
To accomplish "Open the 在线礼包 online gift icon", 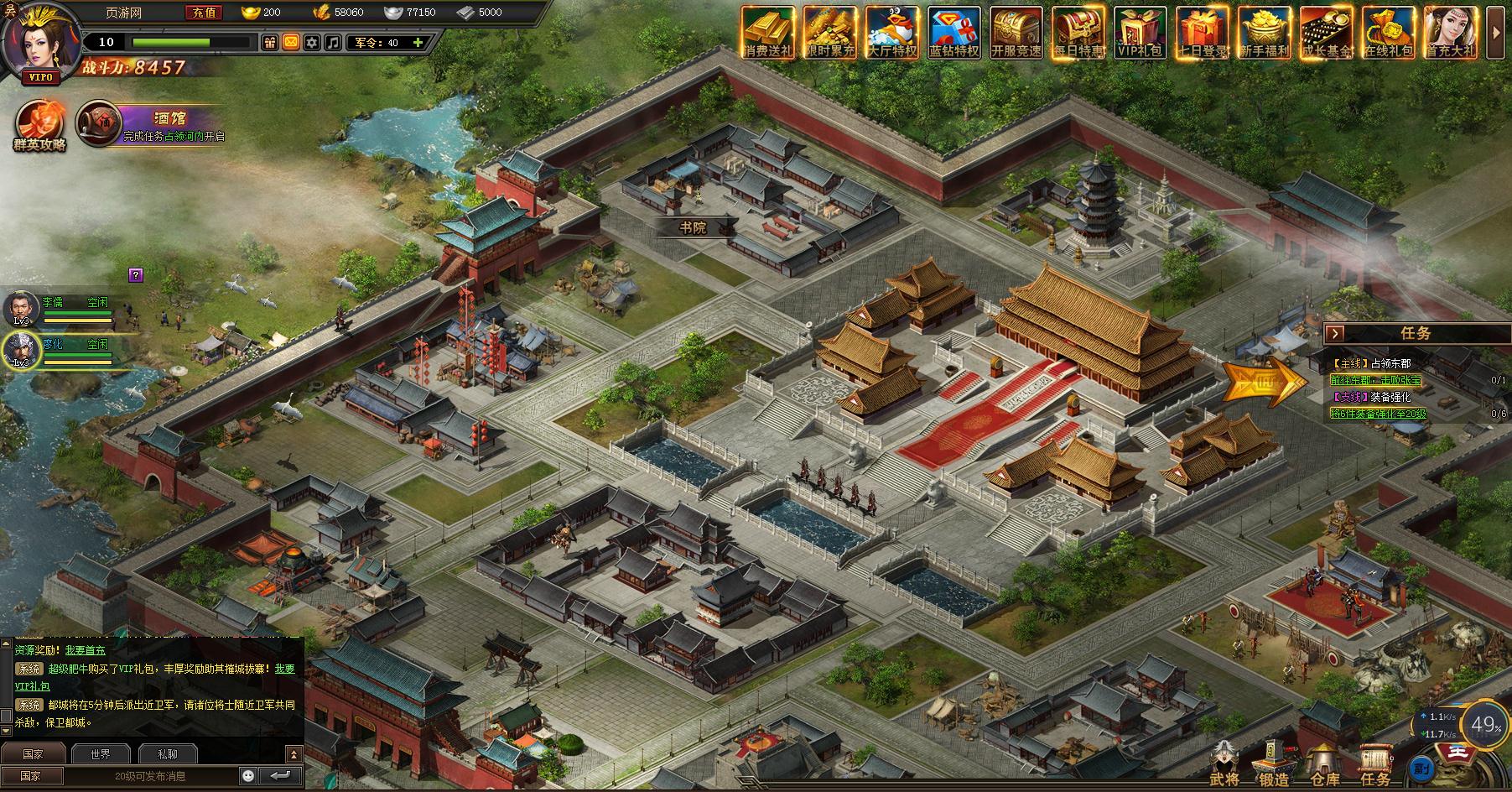I will click(1389, 34).
